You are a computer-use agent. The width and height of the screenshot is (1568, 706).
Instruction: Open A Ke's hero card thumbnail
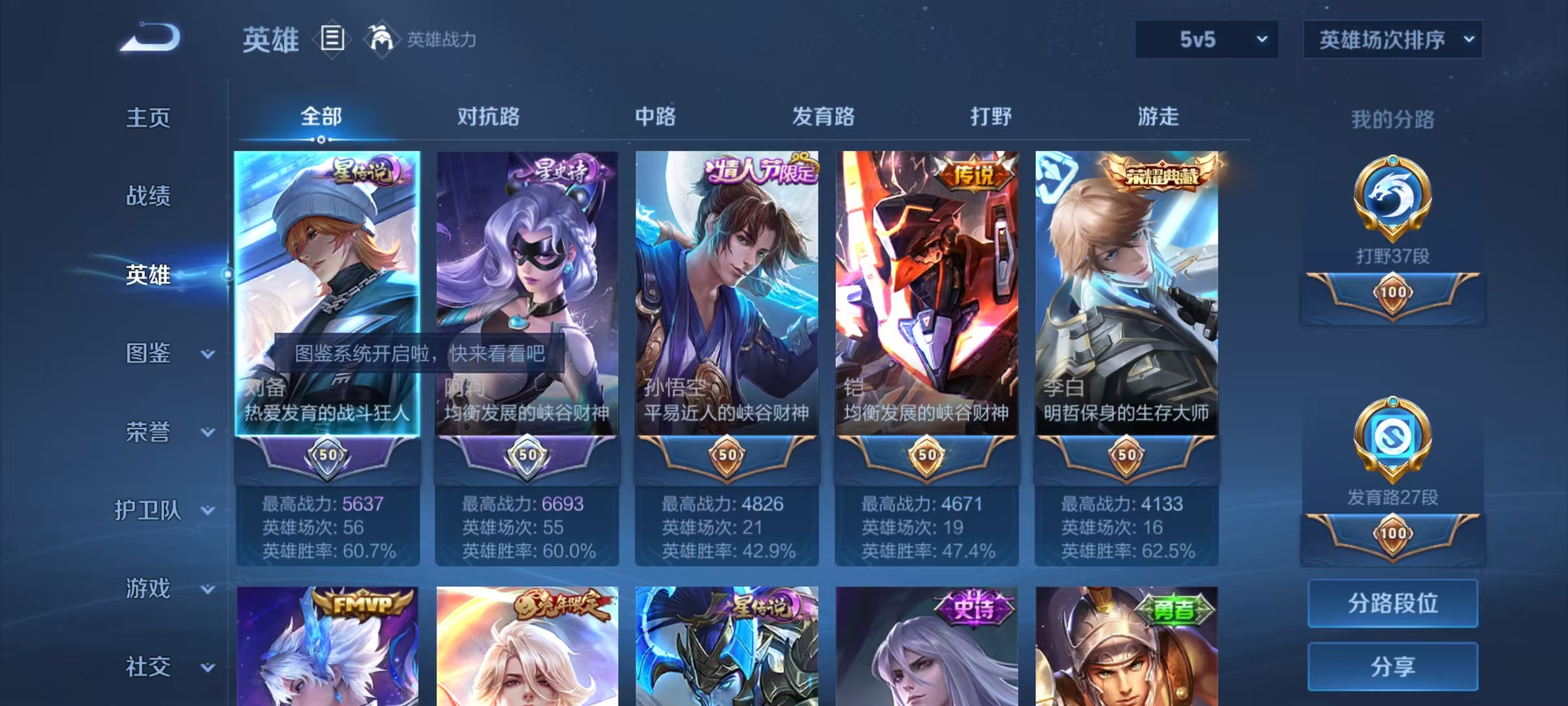[x=528, y=275]
